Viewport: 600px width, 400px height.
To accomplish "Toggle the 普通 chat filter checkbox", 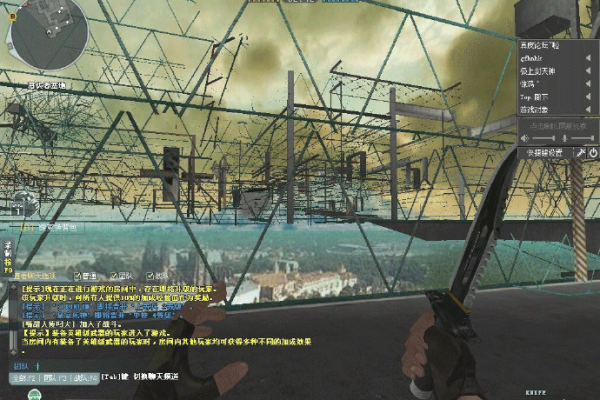I will pos(76,275).
